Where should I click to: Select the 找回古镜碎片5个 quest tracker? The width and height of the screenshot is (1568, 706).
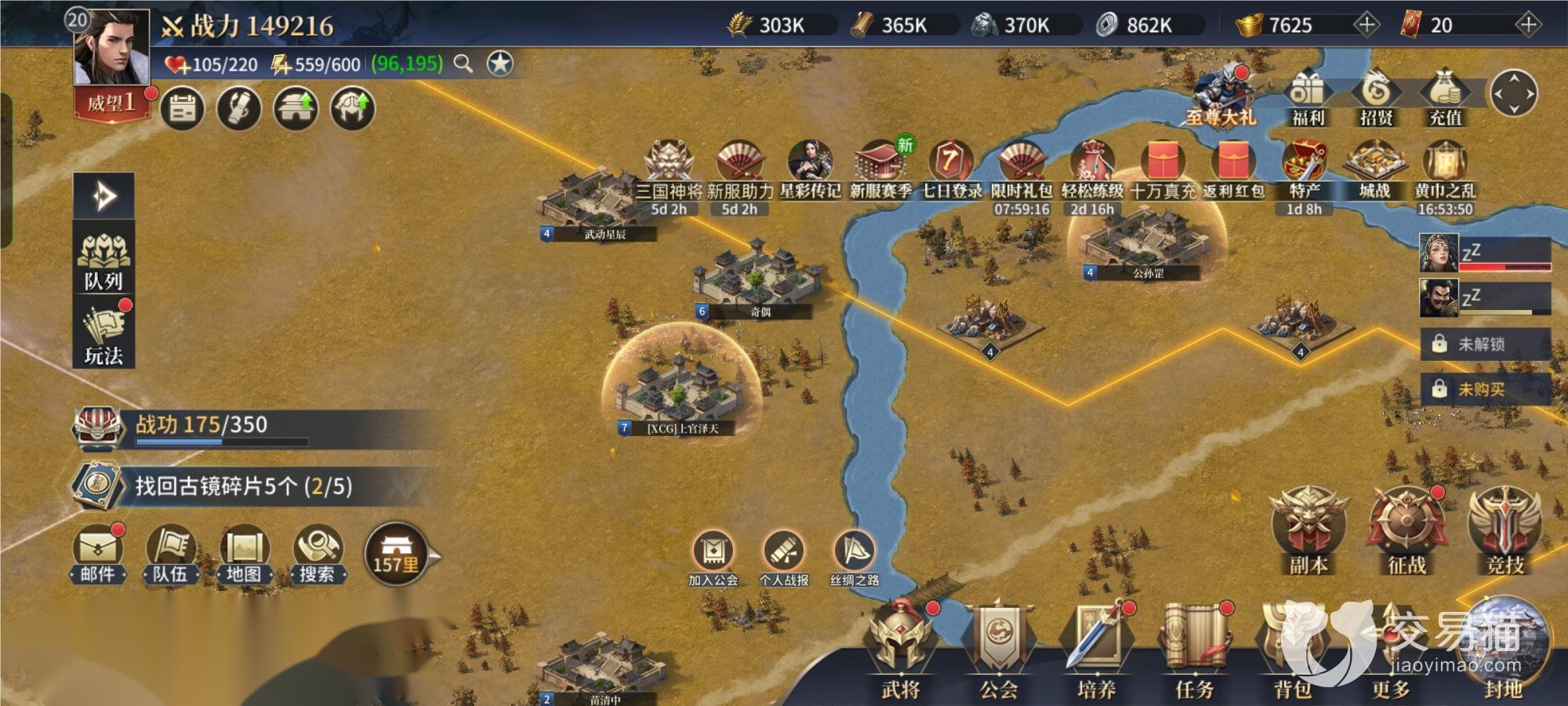pos(243,486)
